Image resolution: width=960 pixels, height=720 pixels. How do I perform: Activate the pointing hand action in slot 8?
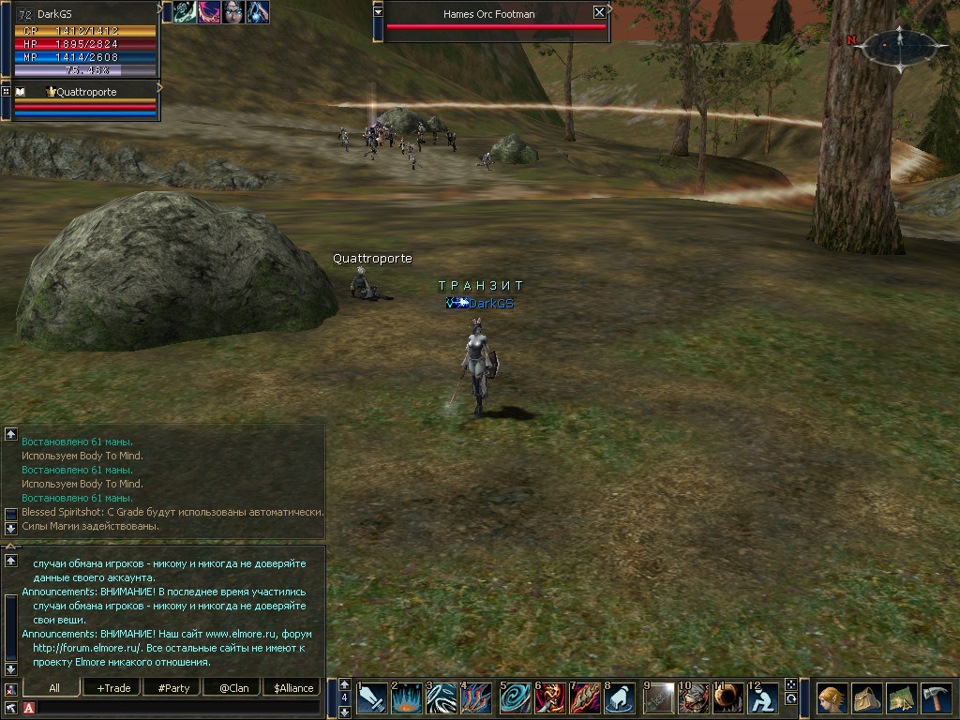point(620,698)
